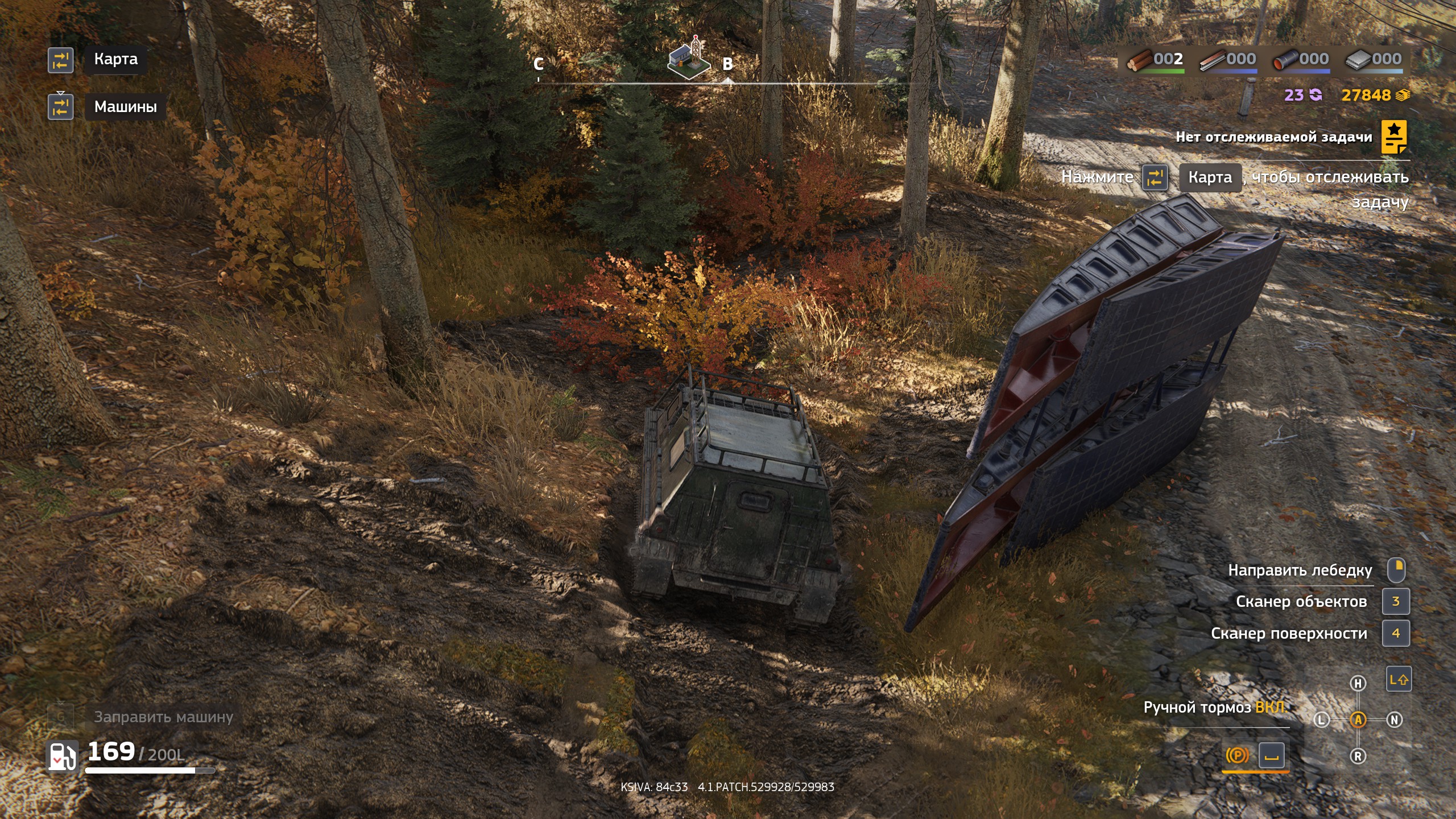Switch the gearbox to N neutral
This screenshot has height=819, width=1456.
point(1395,720)
